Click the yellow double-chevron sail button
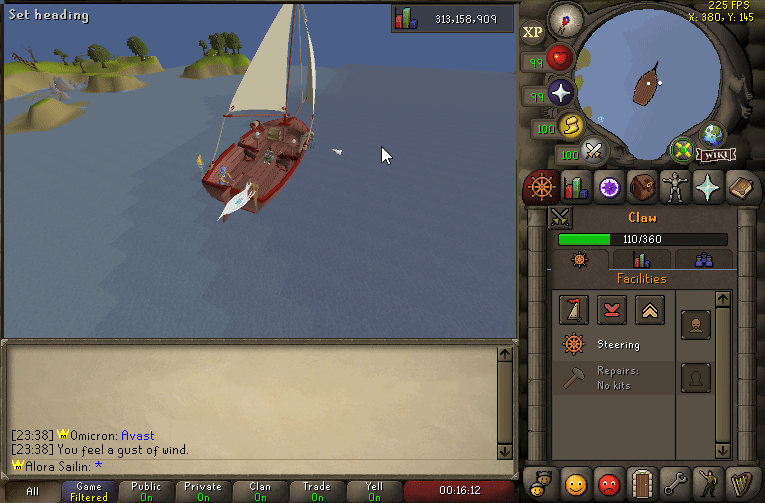The image size is (765, 503). coord(650,310)
